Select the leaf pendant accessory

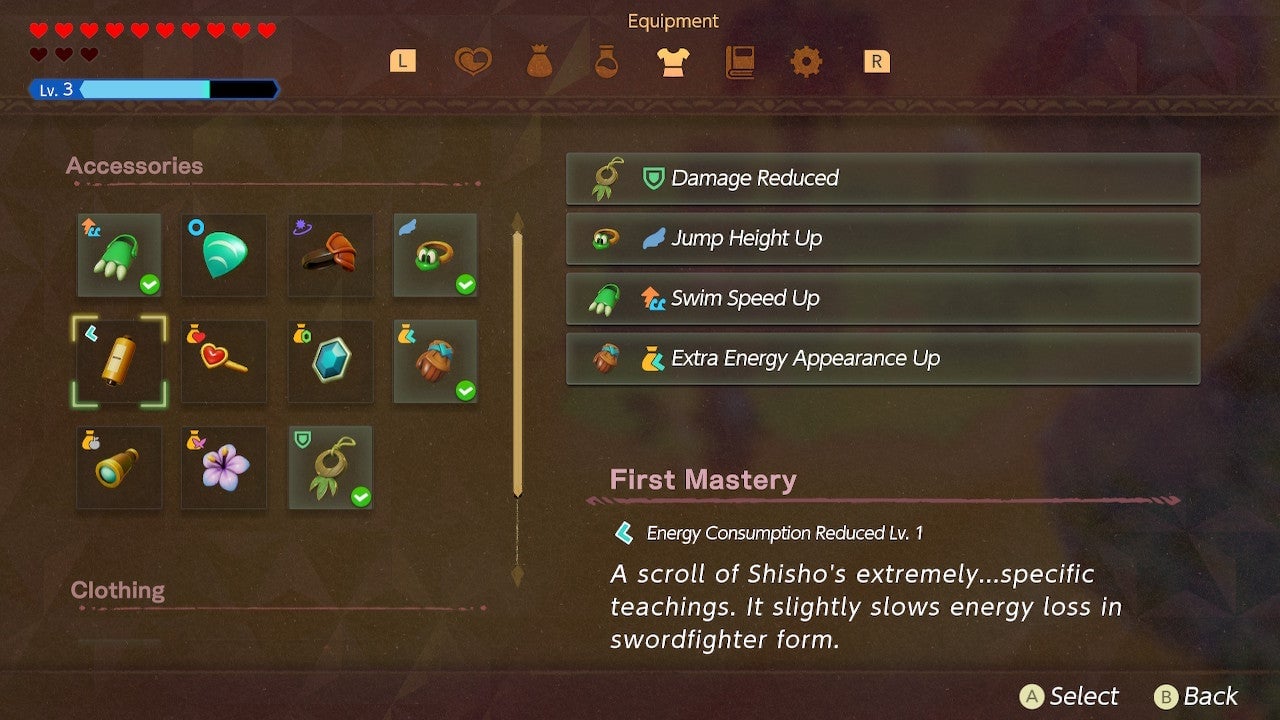pos(330,468)
